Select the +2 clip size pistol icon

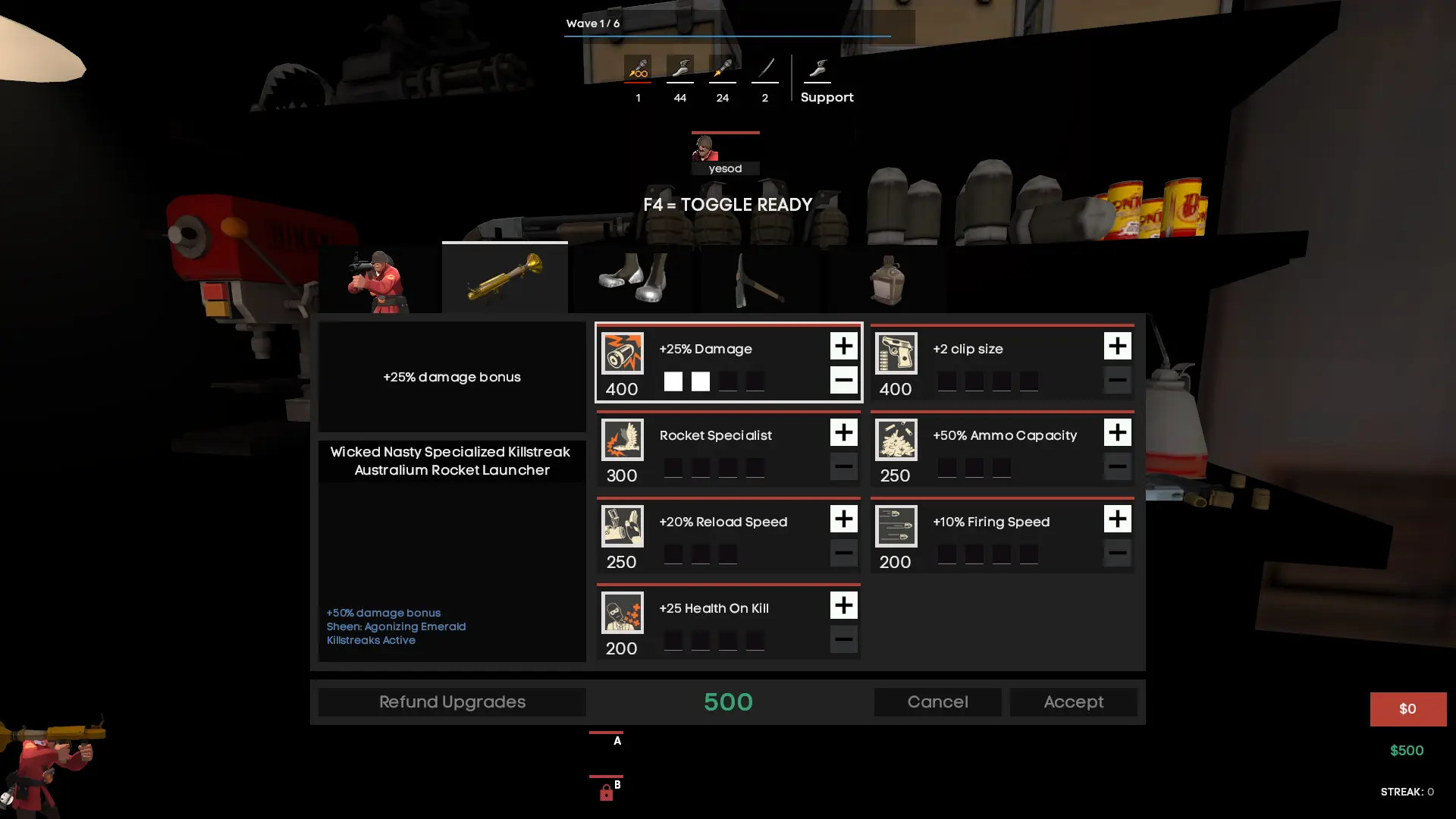(896, 352)
